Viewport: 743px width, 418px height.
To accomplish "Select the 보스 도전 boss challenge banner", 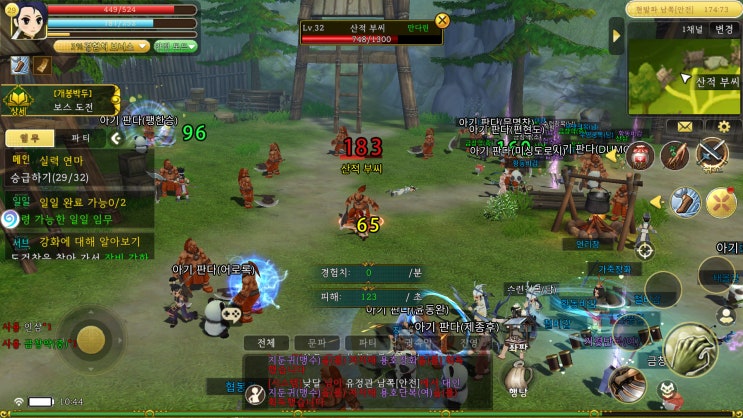I will [x=75, y=100].
